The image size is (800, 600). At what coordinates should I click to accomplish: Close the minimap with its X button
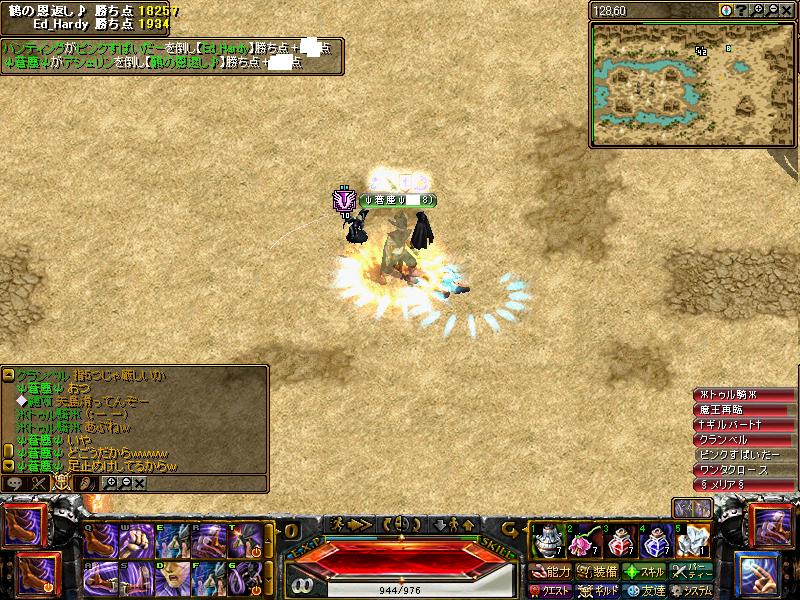coord(787,10)
